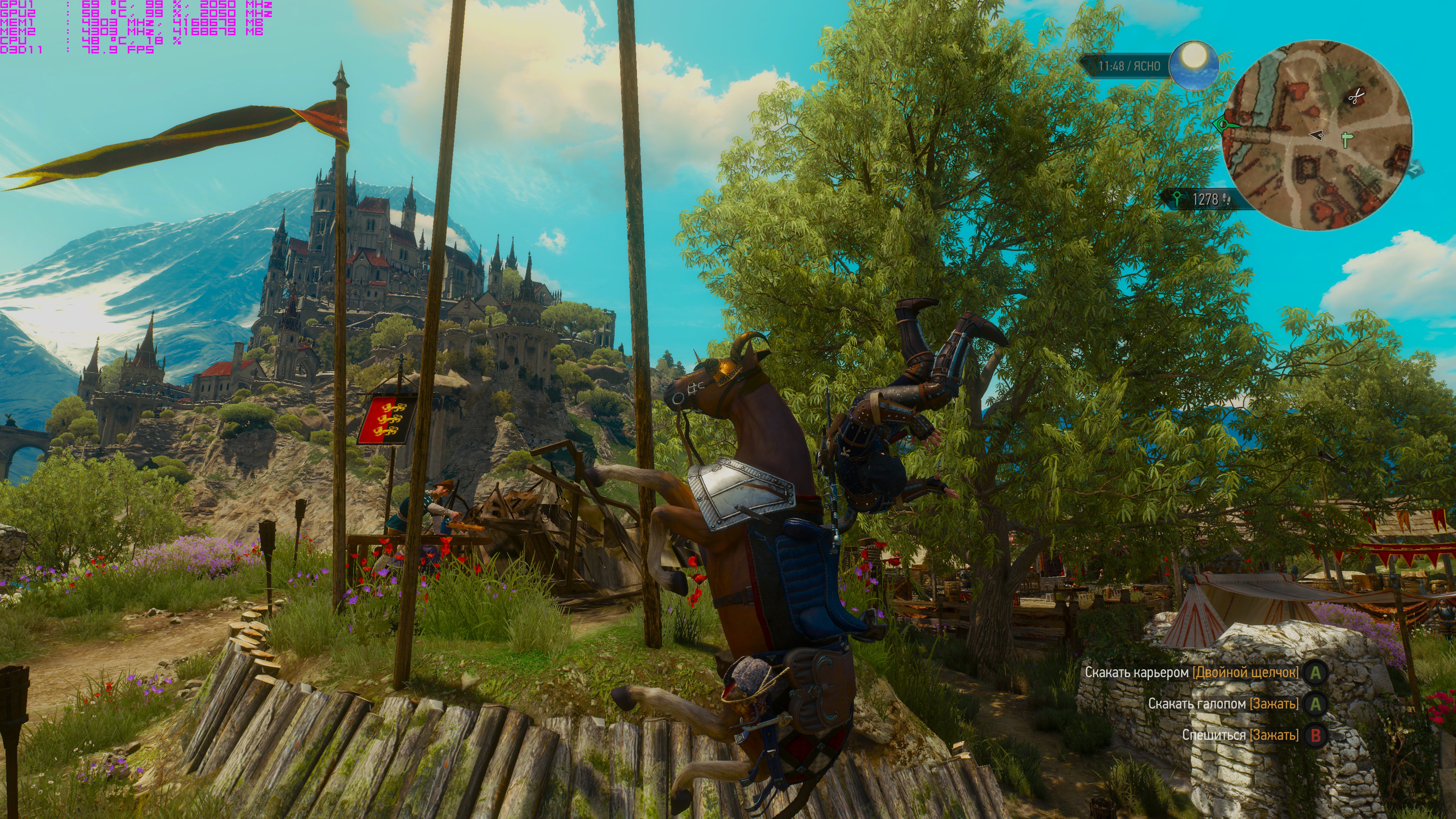Screen dimensions: 1456x819
Task: Click the sunny weather icon beside the clock
Action: click(x=1193, y=65)
